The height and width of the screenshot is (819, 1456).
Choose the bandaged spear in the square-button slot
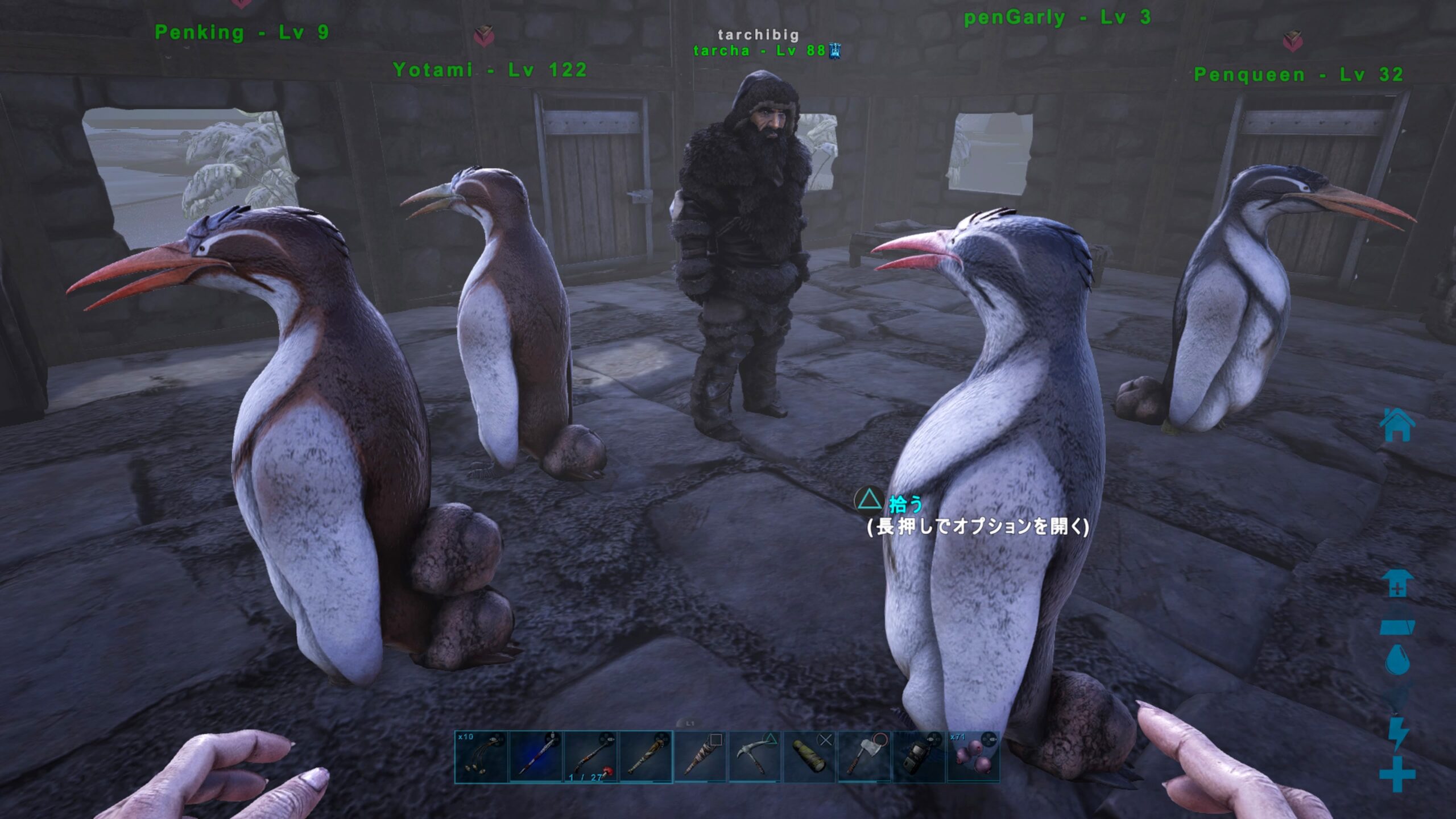[700, 757]
